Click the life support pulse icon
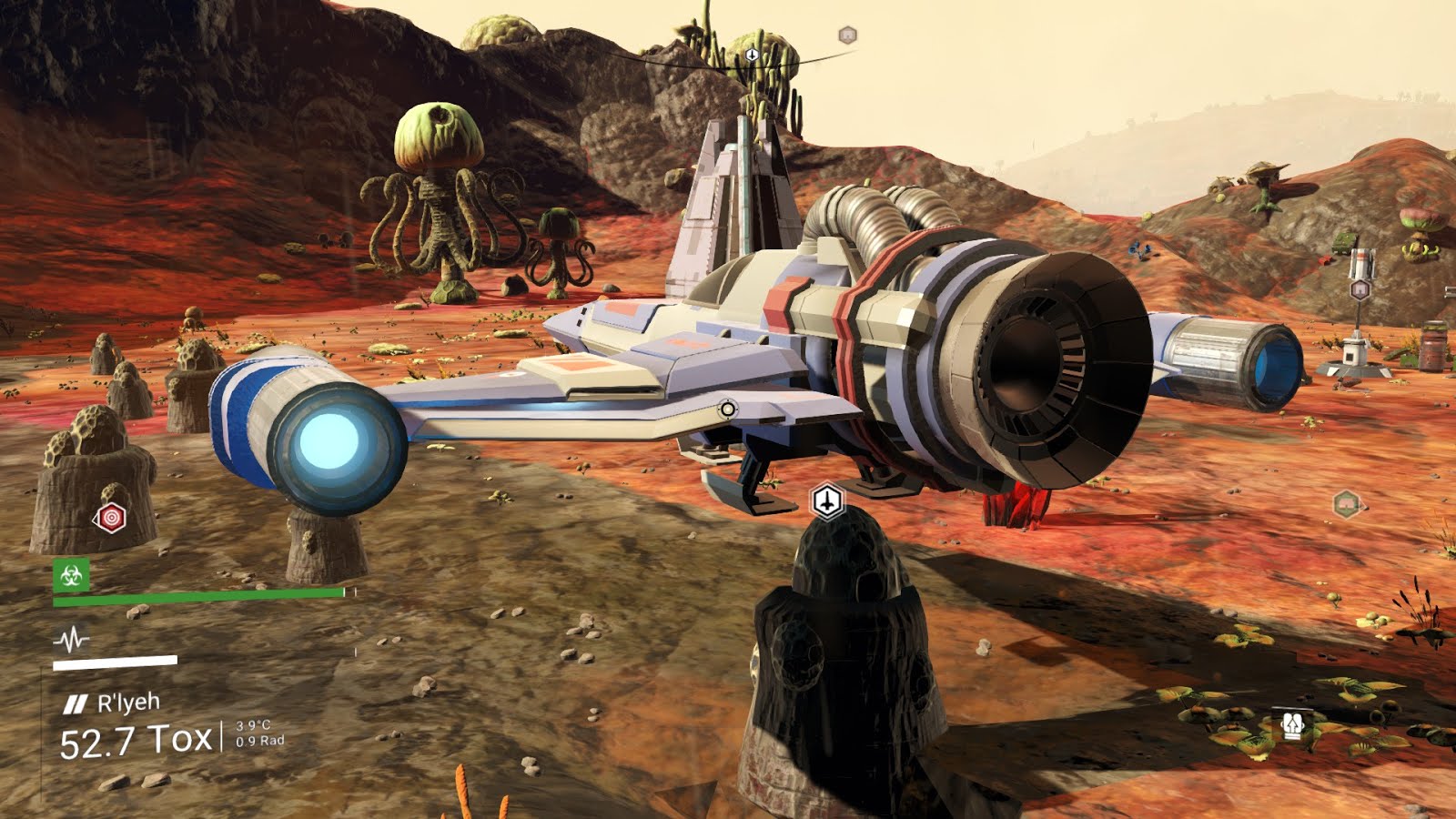 tap(71, 641)
